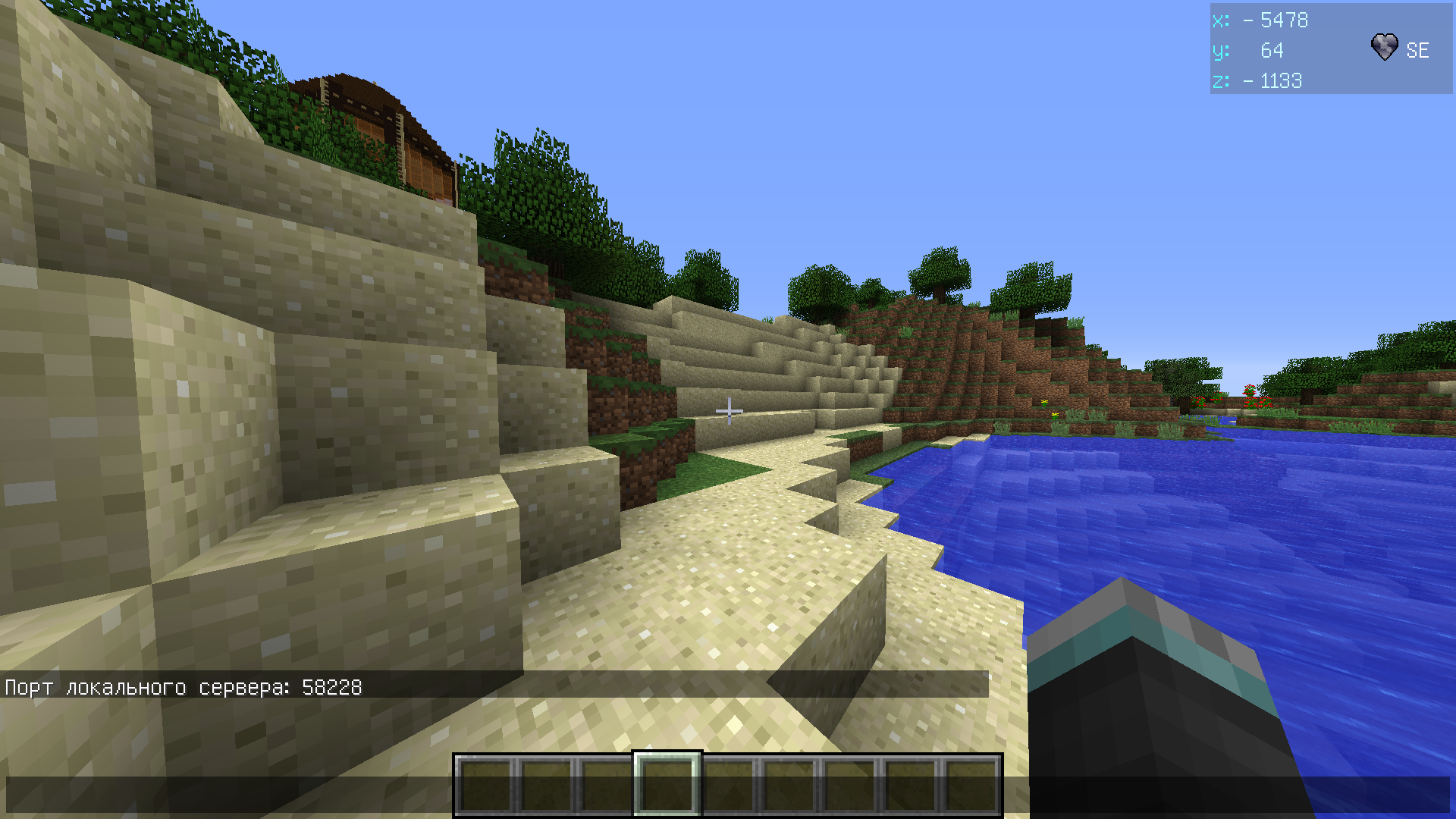The width and height of the screenshot is (1456, 819).
Task: Select the fifth hotbar slot
Action: 726,785
